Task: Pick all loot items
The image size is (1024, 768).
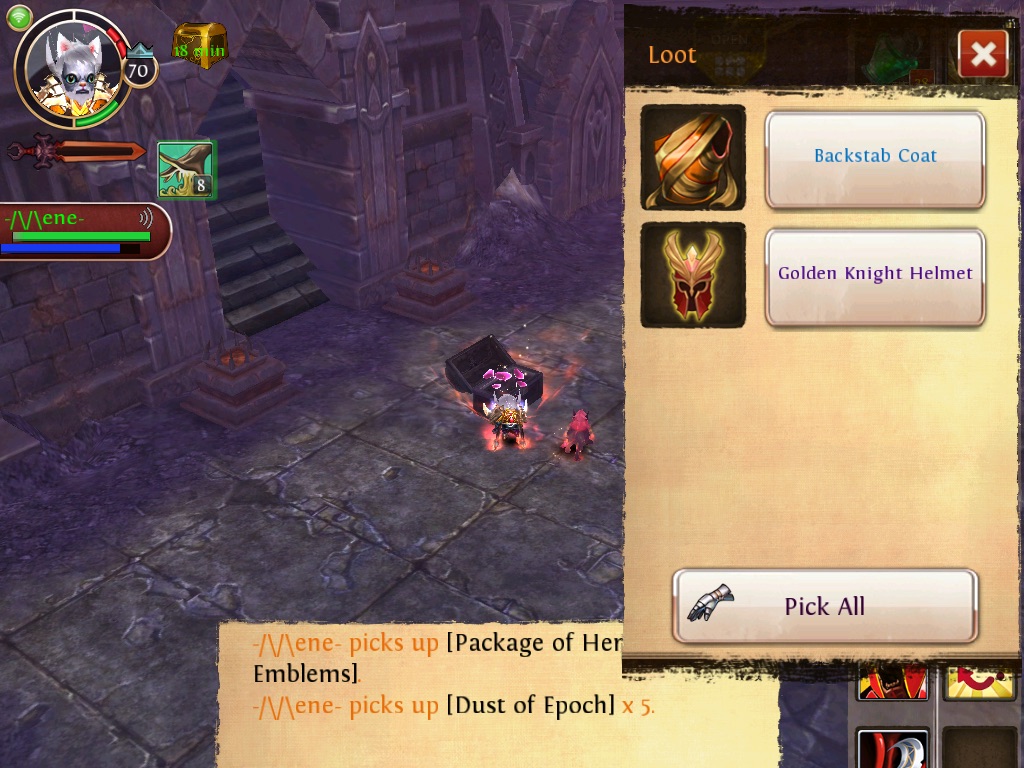Action: (825, 606)
